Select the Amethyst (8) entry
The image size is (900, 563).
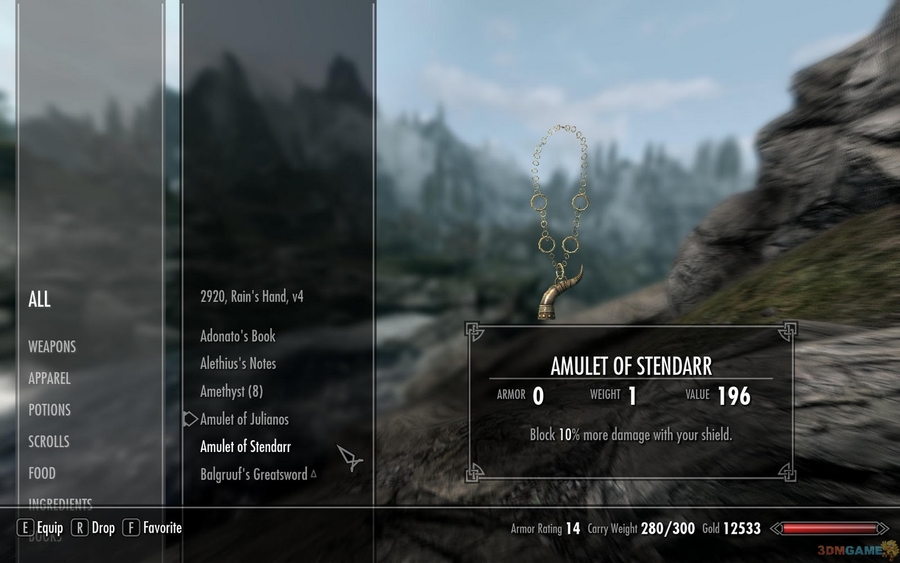point(231,391)
